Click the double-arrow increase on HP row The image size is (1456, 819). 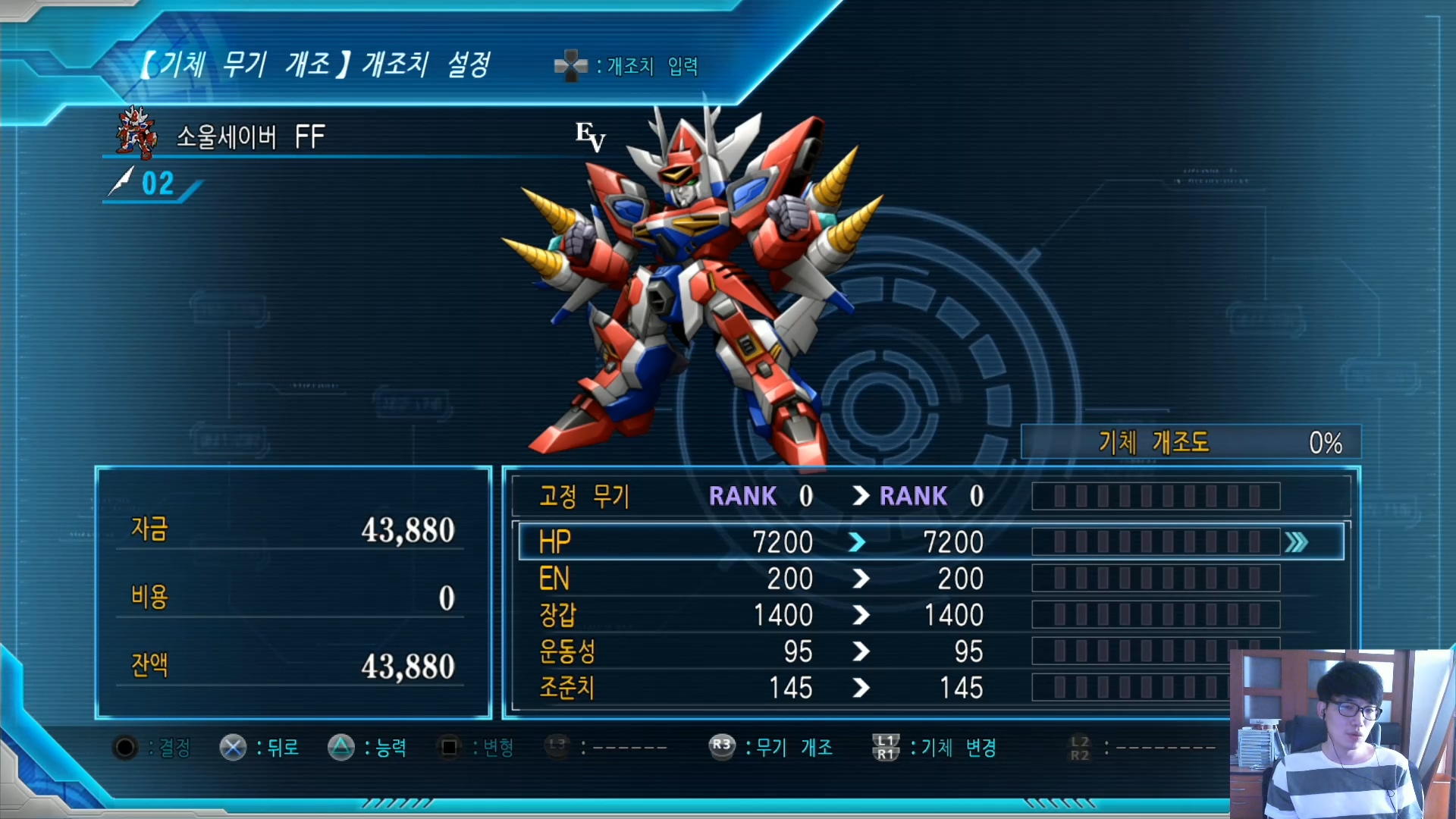coord(1297,542)
